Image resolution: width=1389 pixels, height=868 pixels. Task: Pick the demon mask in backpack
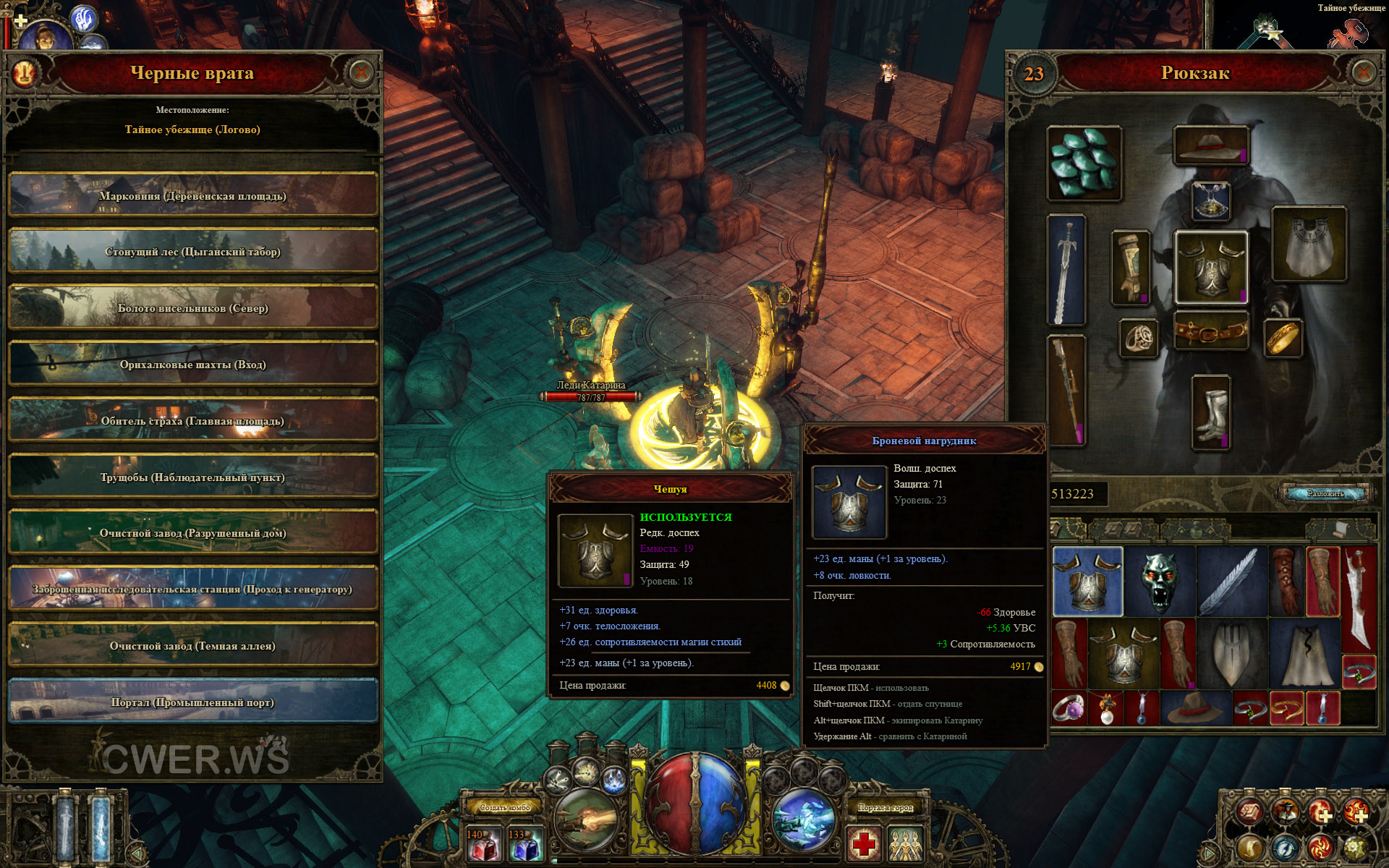(1160, 581)
